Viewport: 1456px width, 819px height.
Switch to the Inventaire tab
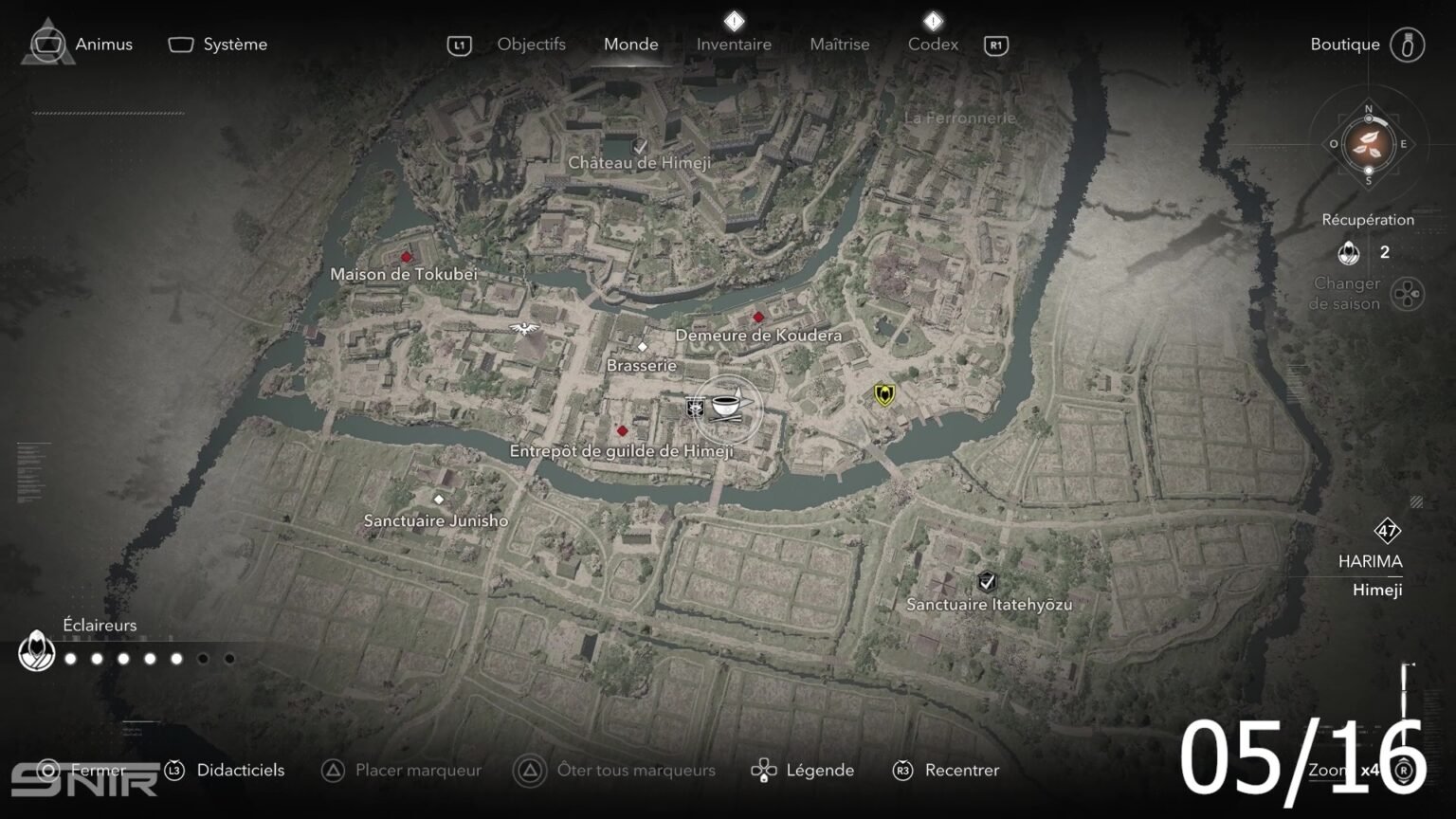click(x=734, y=44)
